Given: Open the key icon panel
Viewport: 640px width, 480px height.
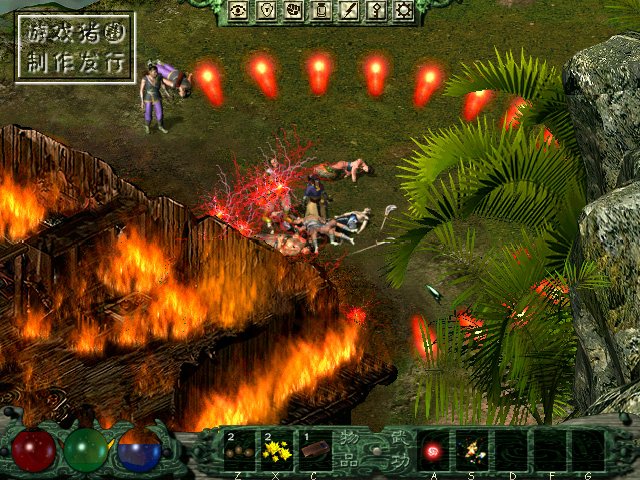Looking at the screenshot, I should click(377, 11).
